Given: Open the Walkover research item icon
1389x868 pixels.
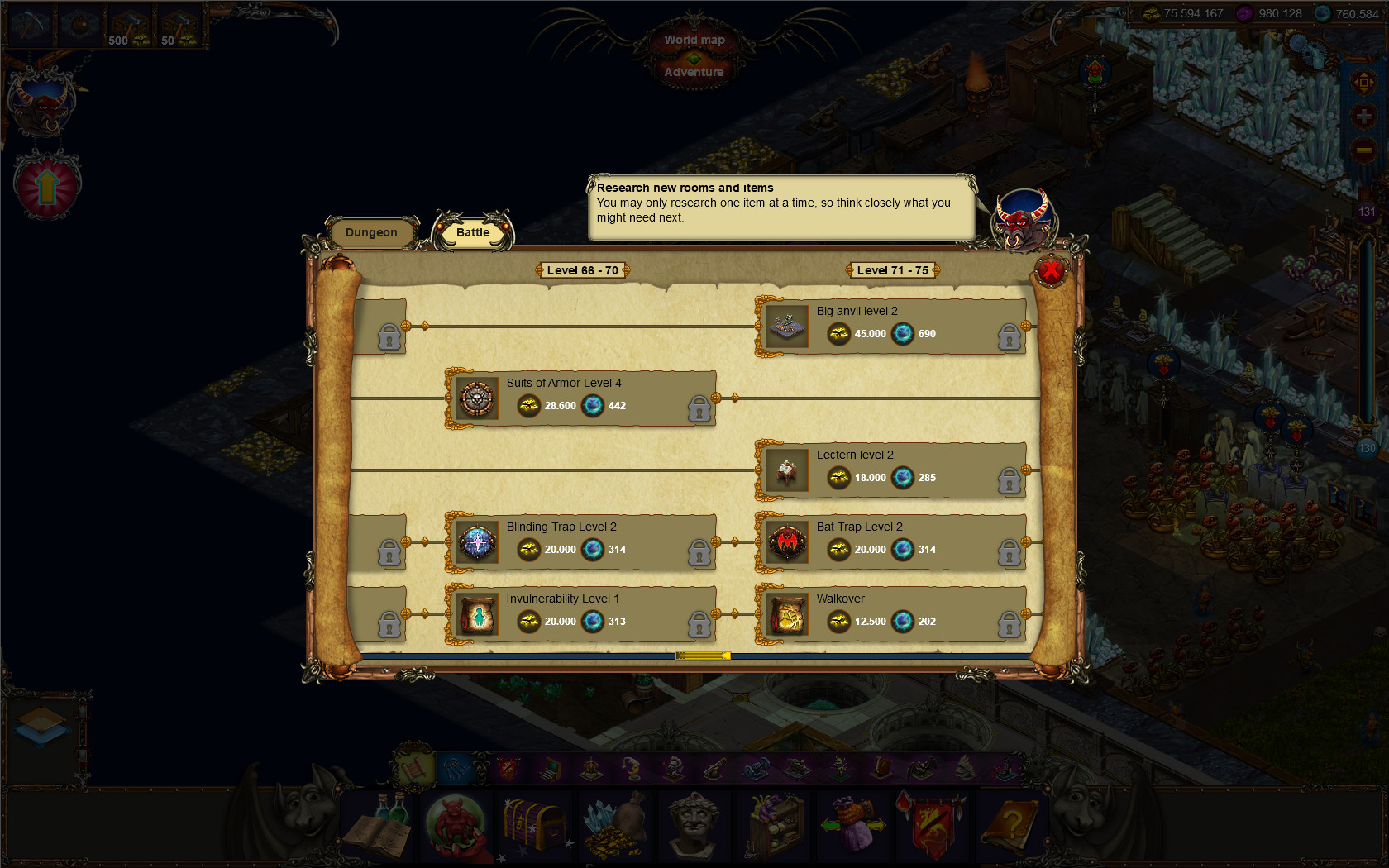Looking at the screenshot, I should pyautogui.click(x=785, y=615).
